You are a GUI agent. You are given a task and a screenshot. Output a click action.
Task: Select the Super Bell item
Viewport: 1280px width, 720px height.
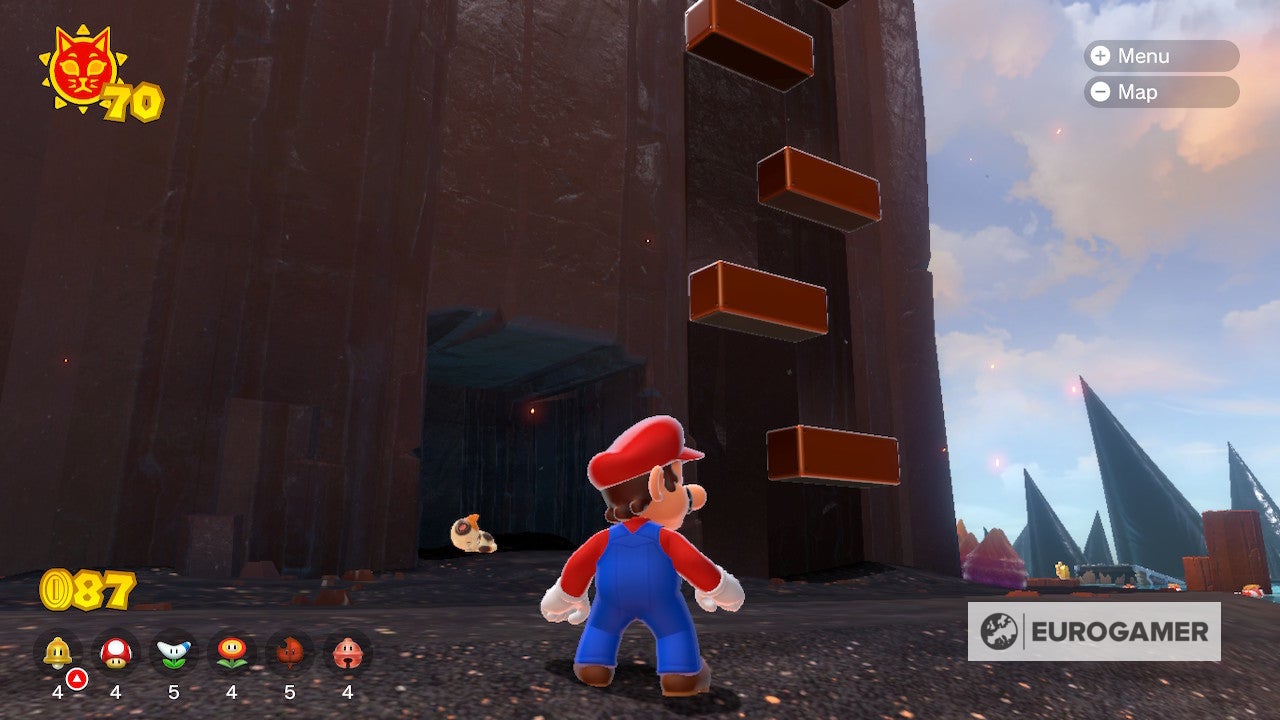57,653
